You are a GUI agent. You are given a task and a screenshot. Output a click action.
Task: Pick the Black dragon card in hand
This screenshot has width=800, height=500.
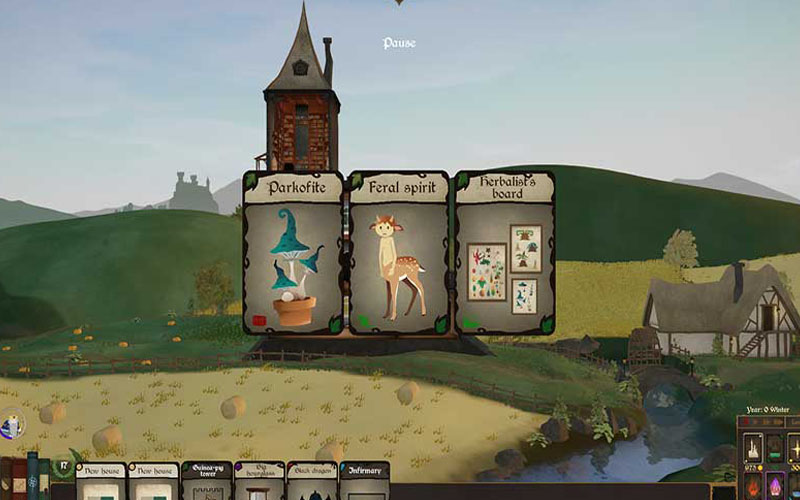click(312, 481)
